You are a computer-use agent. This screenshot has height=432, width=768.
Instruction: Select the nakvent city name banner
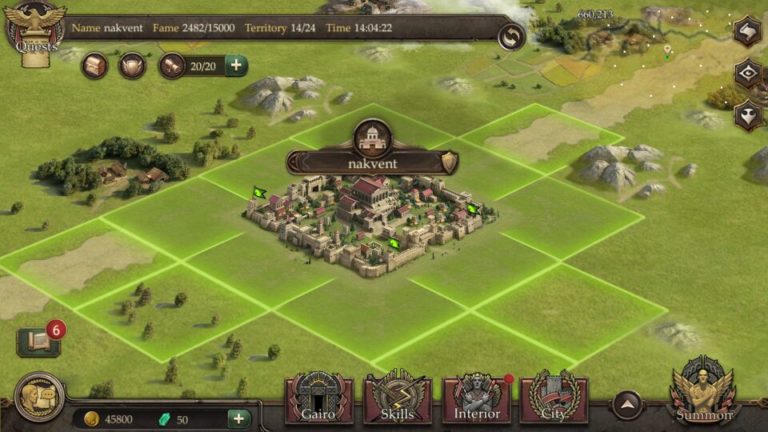coord(372,162)
